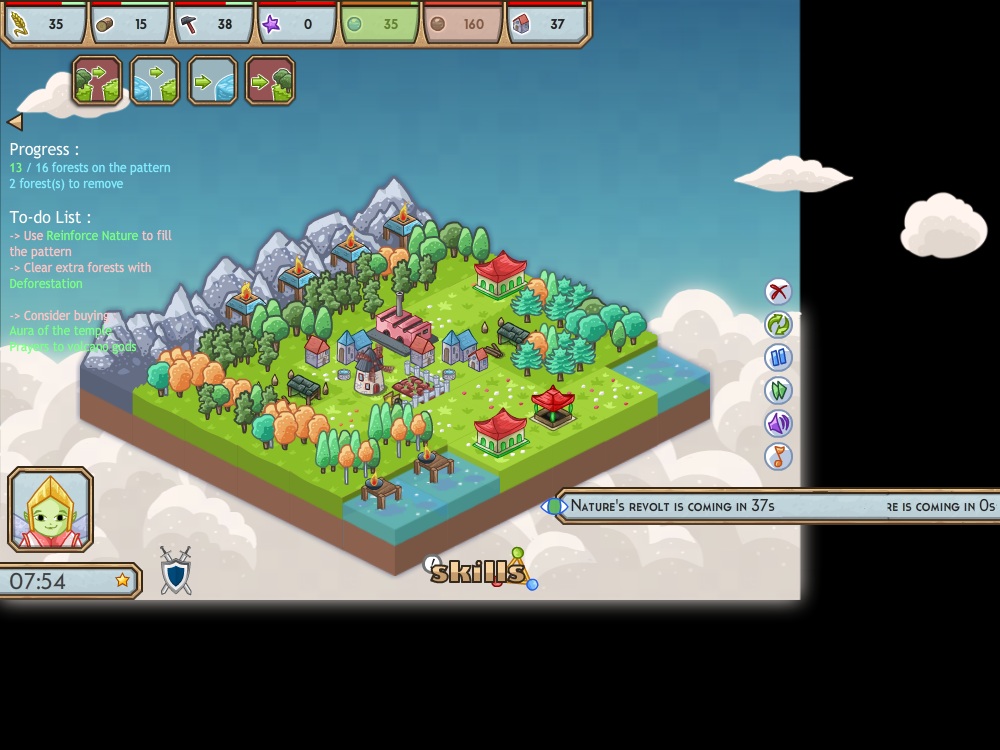
Task: Select the create-water terrain skill
Action: pos(213,81)
